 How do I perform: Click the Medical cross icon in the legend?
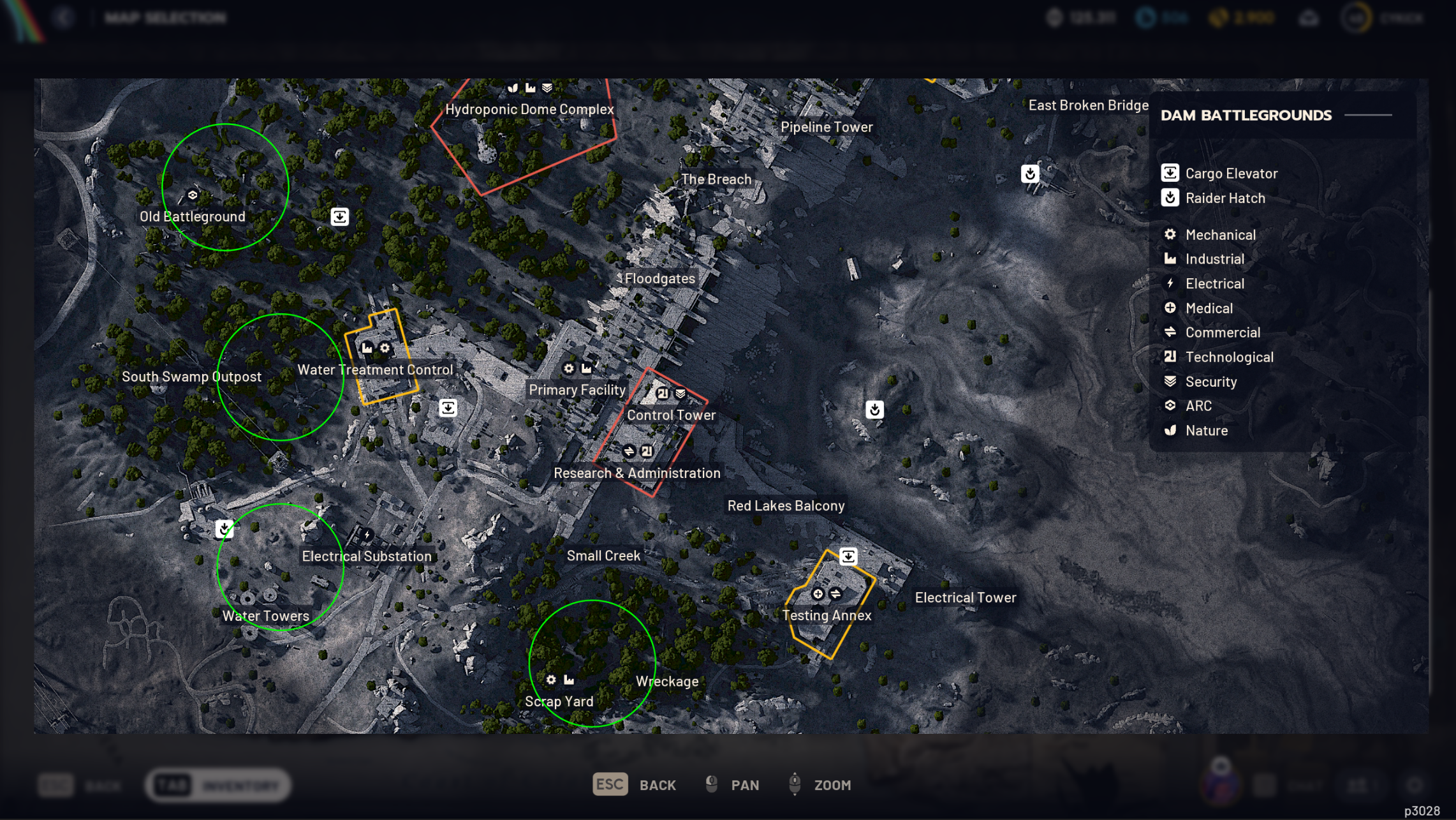[x=1170, y=308]
